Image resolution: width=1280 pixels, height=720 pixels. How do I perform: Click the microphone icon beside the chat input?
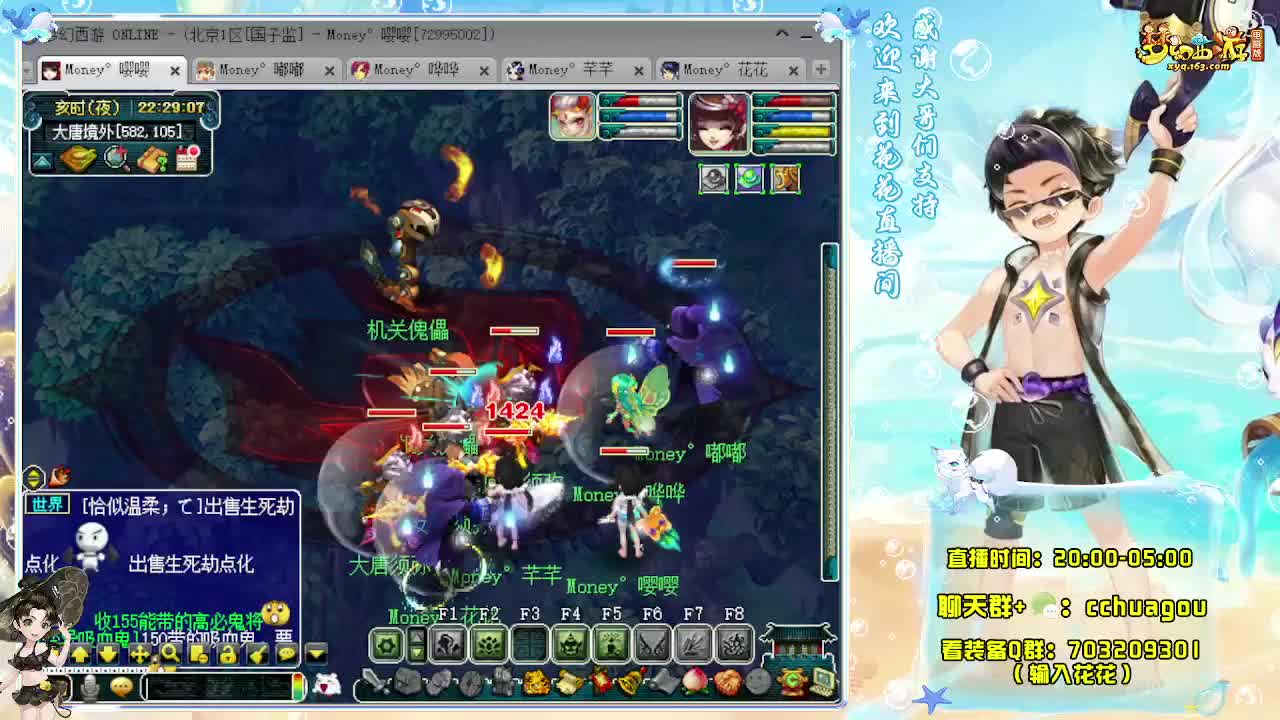pyautogui.click(x=90, y=686)
